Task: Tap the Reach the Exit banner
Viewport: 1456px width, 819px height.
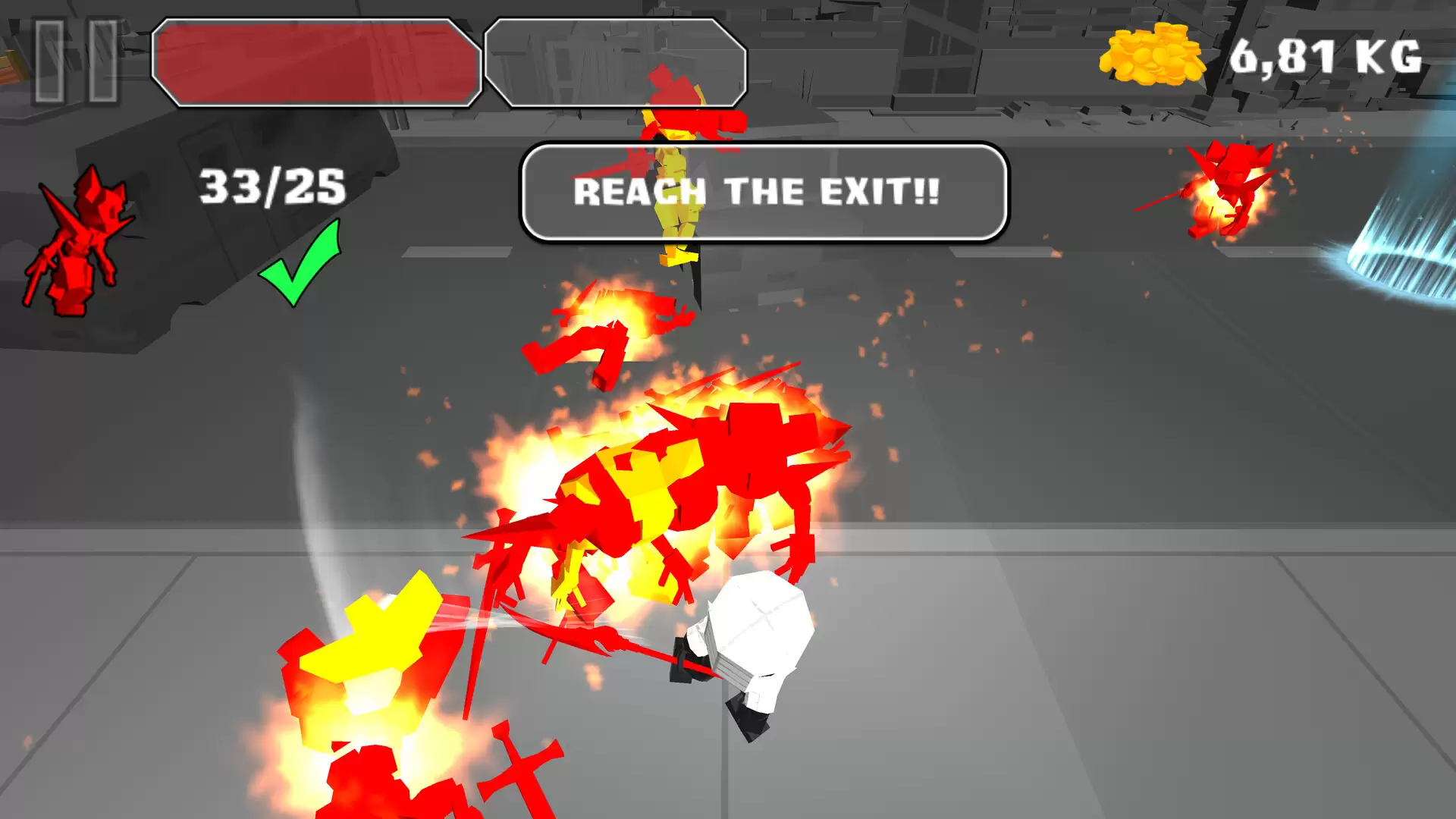Action: click(x=764, y=192)
